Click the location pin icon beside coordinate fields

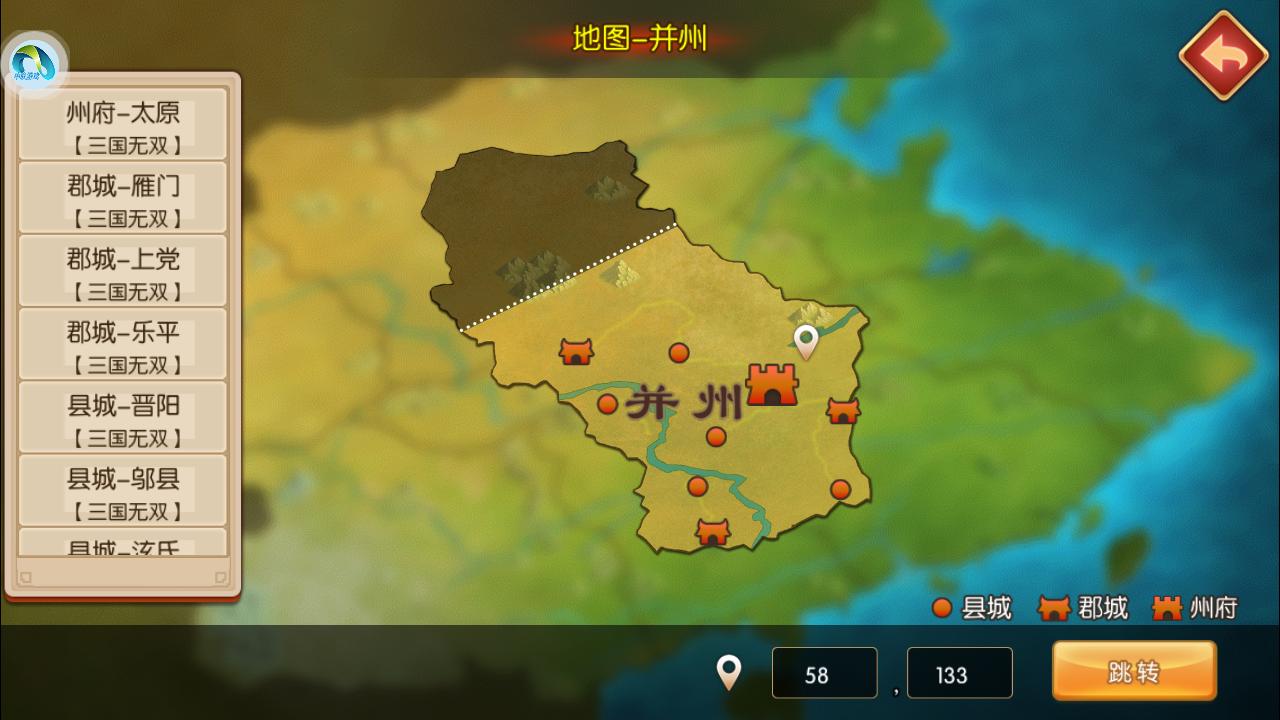pyautogui.click(x=729, y=672)
